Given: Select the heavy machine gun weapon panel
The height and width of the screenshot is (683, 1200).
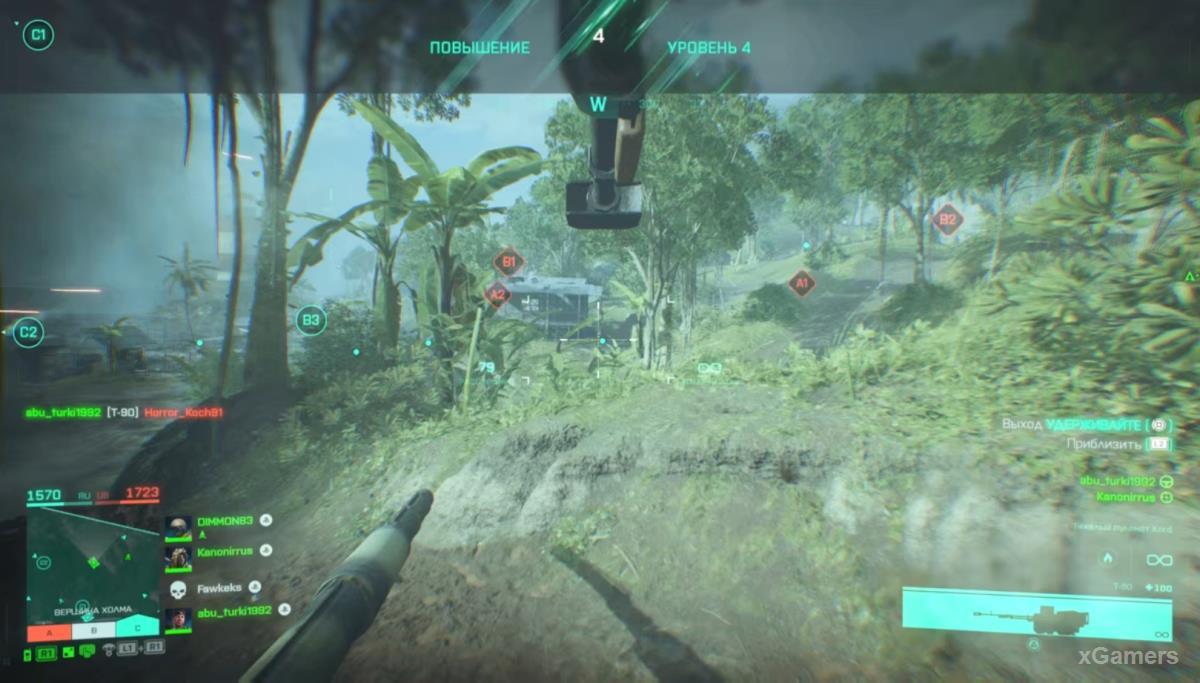Looking at the screenshot, I should pyautogui.click(x=1036, y=613).
